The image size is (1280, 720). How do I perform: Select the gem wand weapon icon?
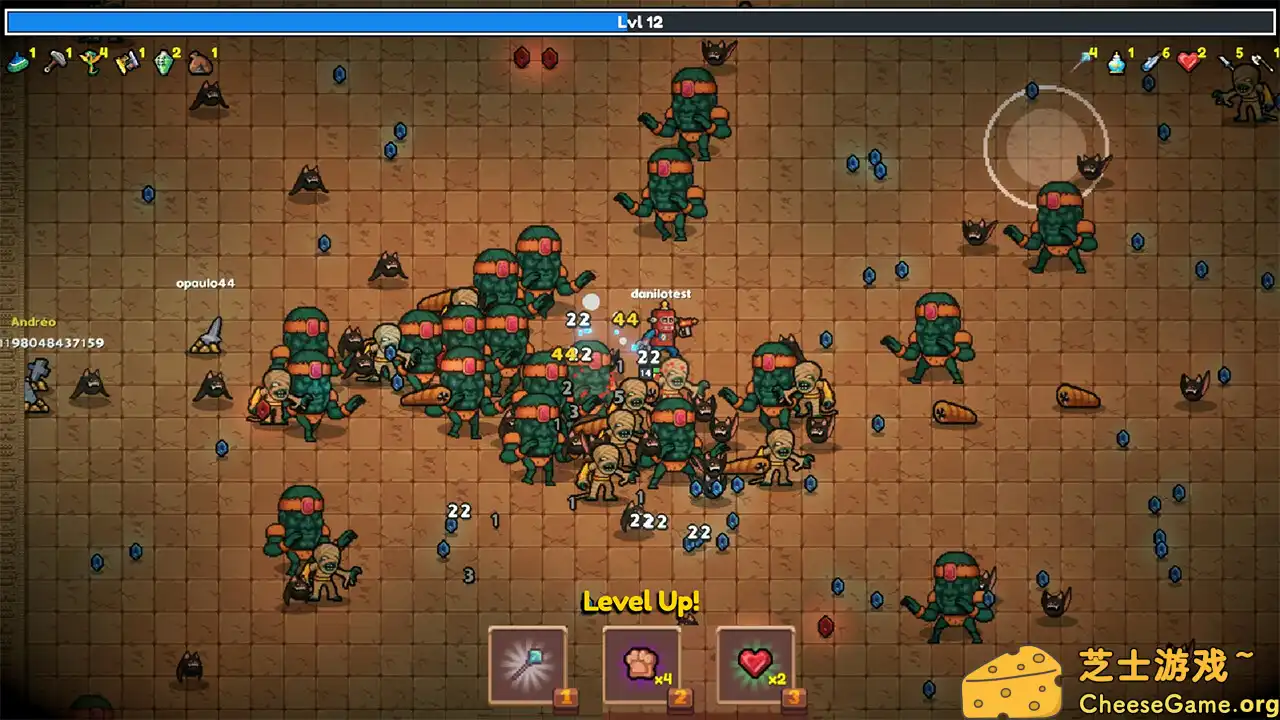[x=1081, y=62]
